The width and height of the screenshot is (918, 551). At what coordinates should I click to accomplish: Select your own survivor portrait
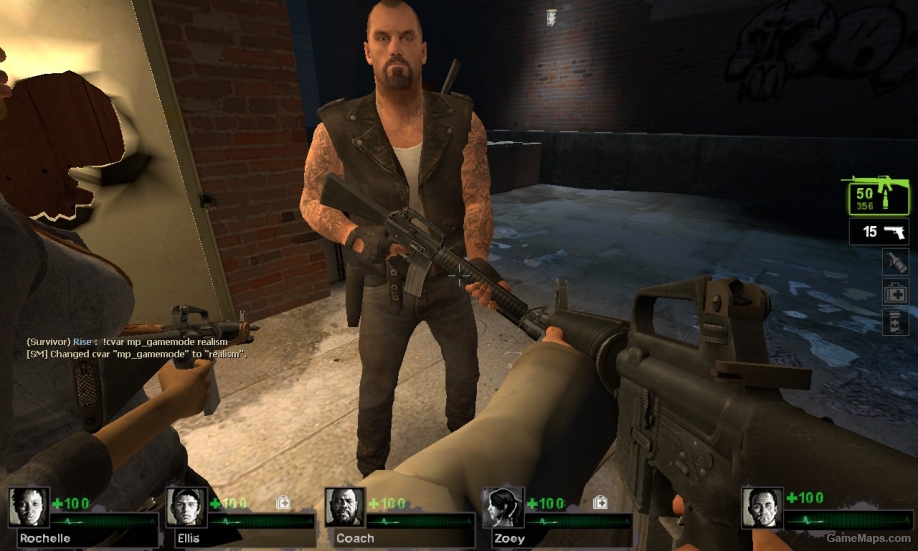pyautogui.click(x=761, y=507)
